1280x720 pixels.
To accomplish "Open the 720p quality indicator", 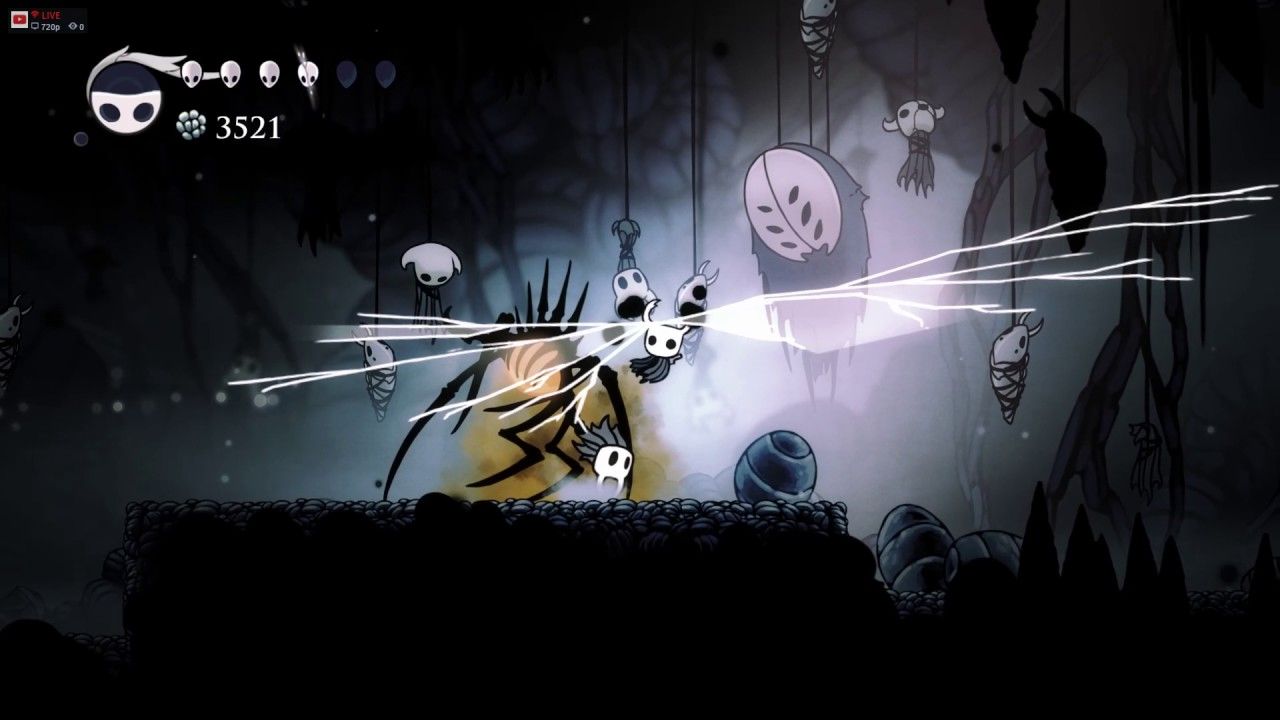I will (x=51, y=26).
